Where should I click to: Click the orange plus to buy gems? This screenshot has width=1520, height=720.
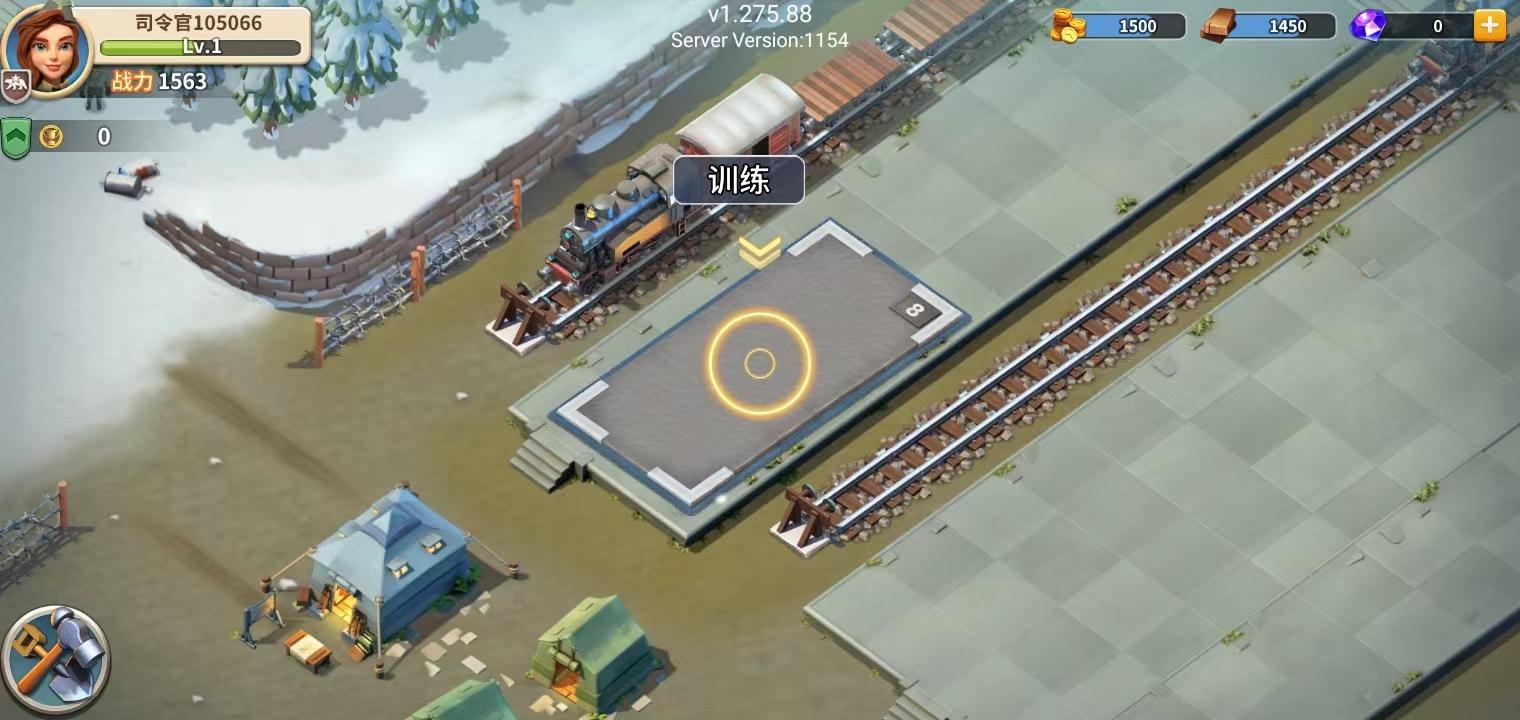tap(1490, 26)
